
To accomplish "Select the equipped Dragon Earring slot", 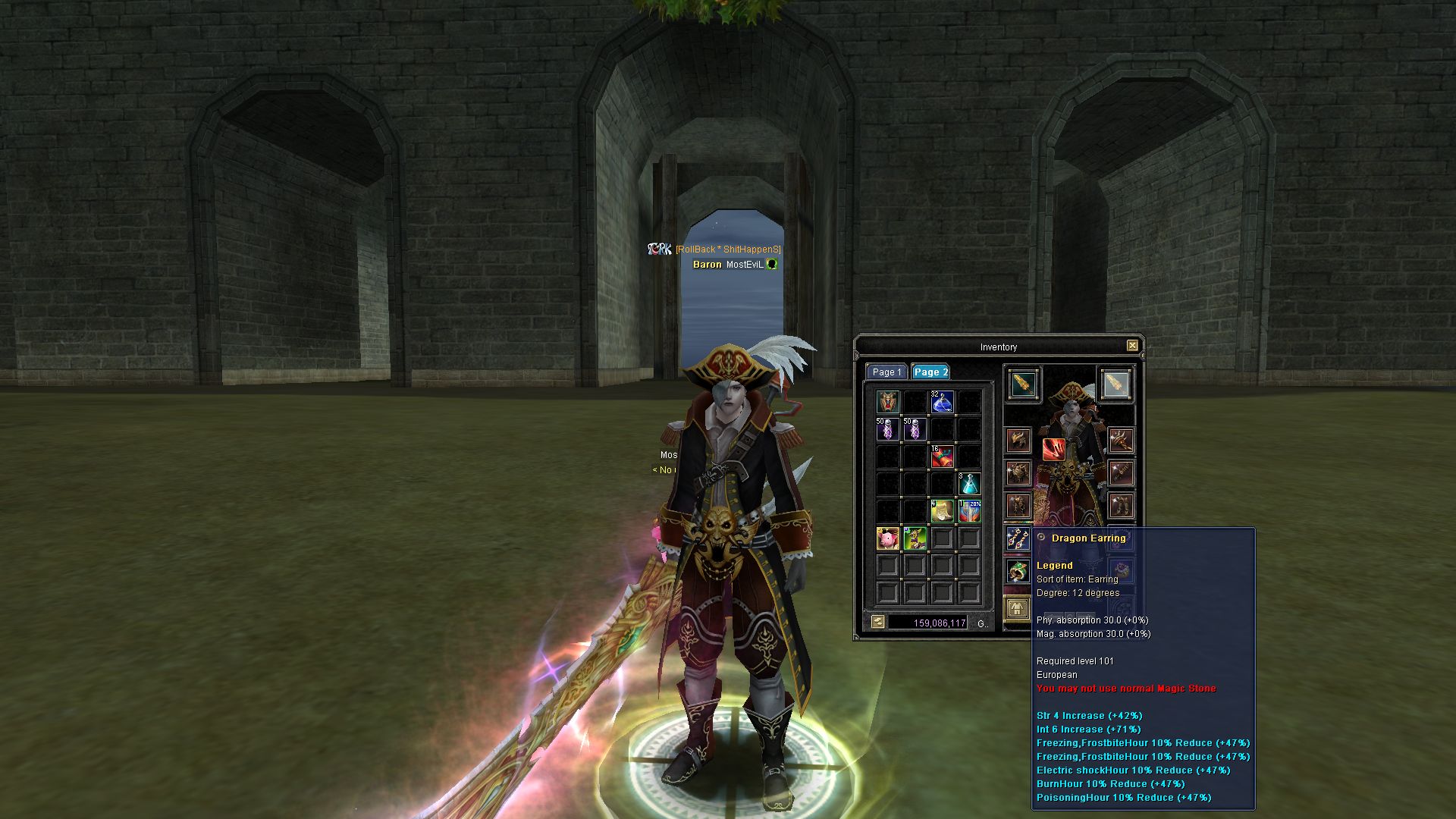I will click(1018, 539).
